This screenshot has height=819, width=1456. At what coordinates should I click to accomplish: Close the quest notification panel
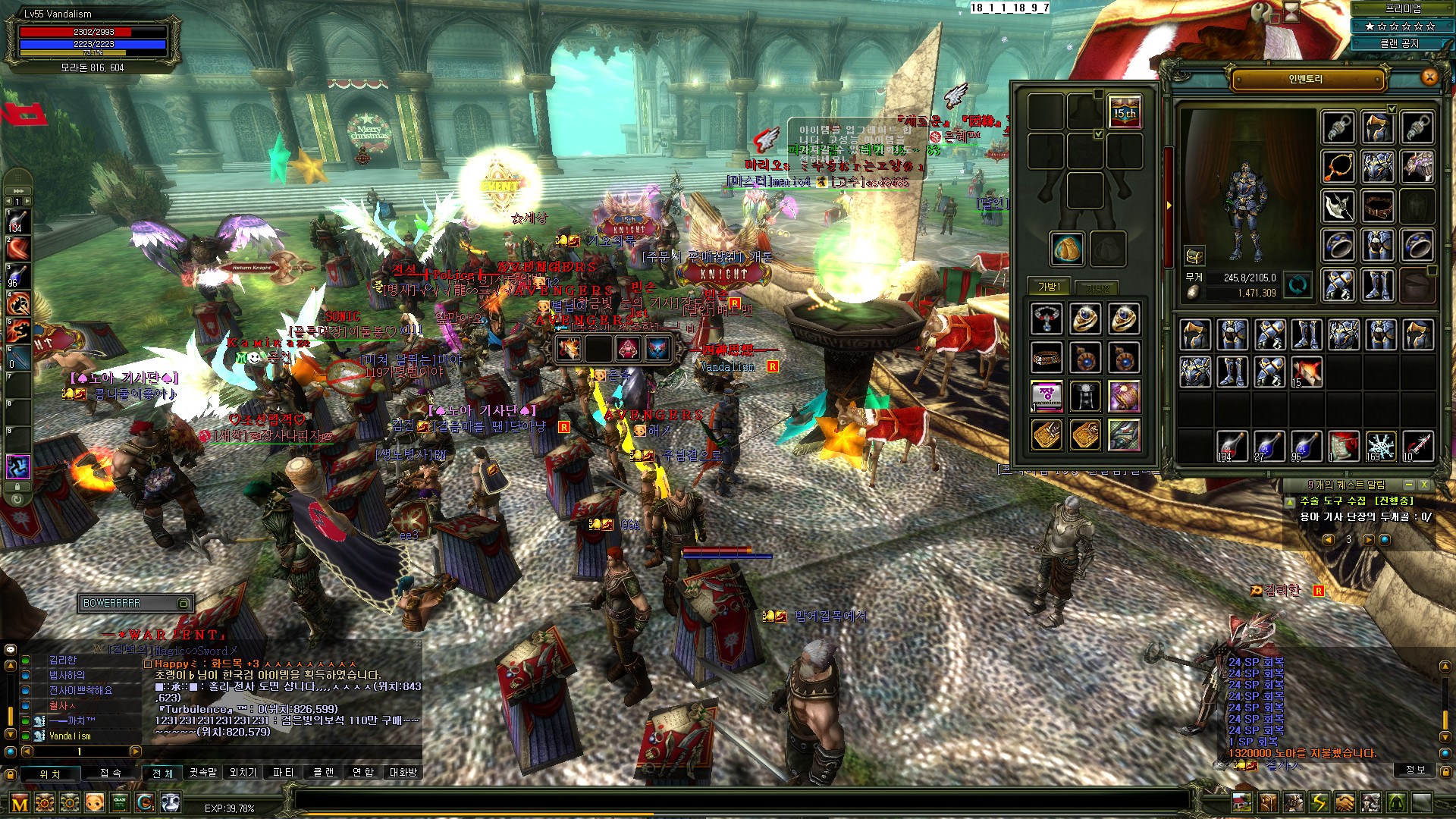(1424, 485)
